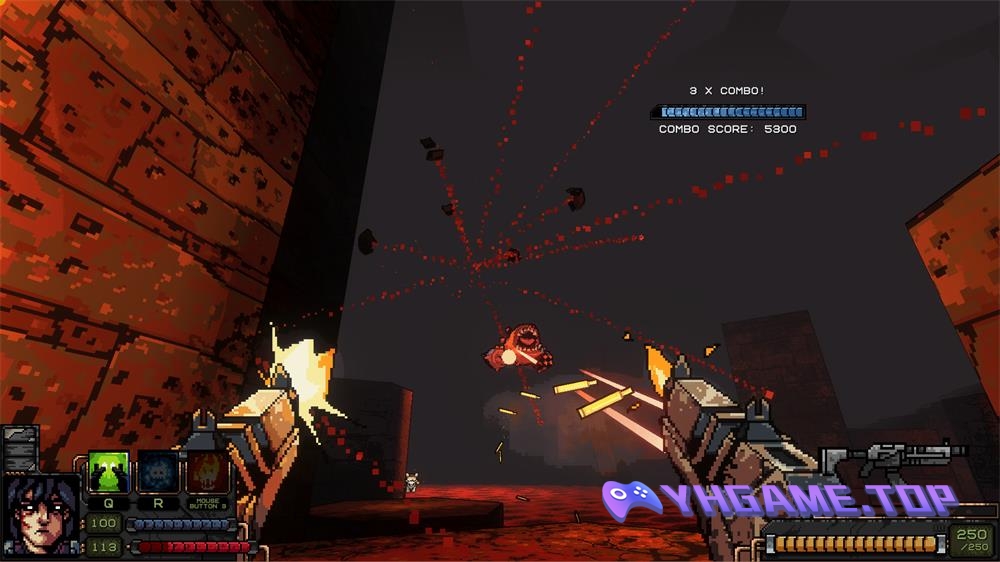Select the blue skull ability icon

pos(157,471)
